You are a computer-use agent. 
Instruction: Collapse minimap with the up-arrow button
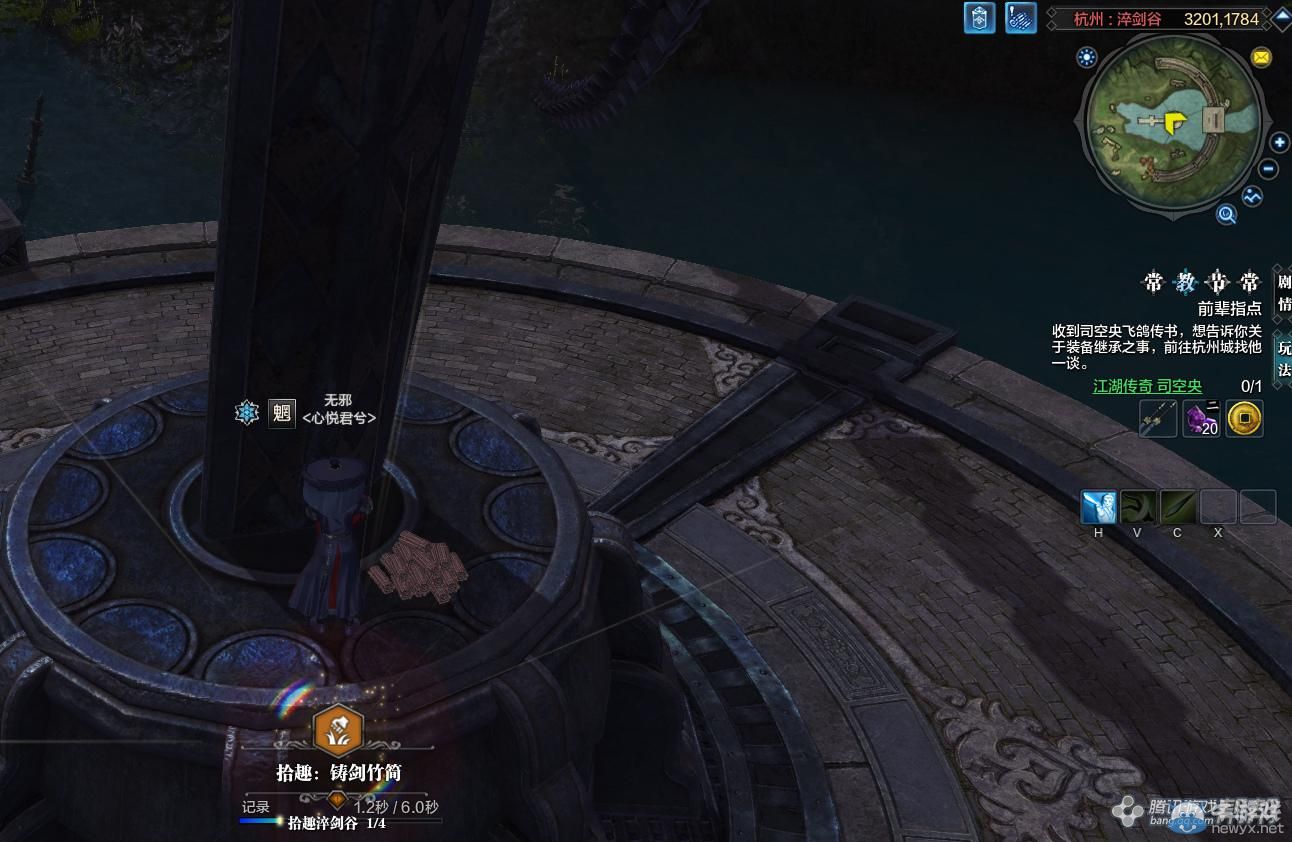[x=1281, y=18]
